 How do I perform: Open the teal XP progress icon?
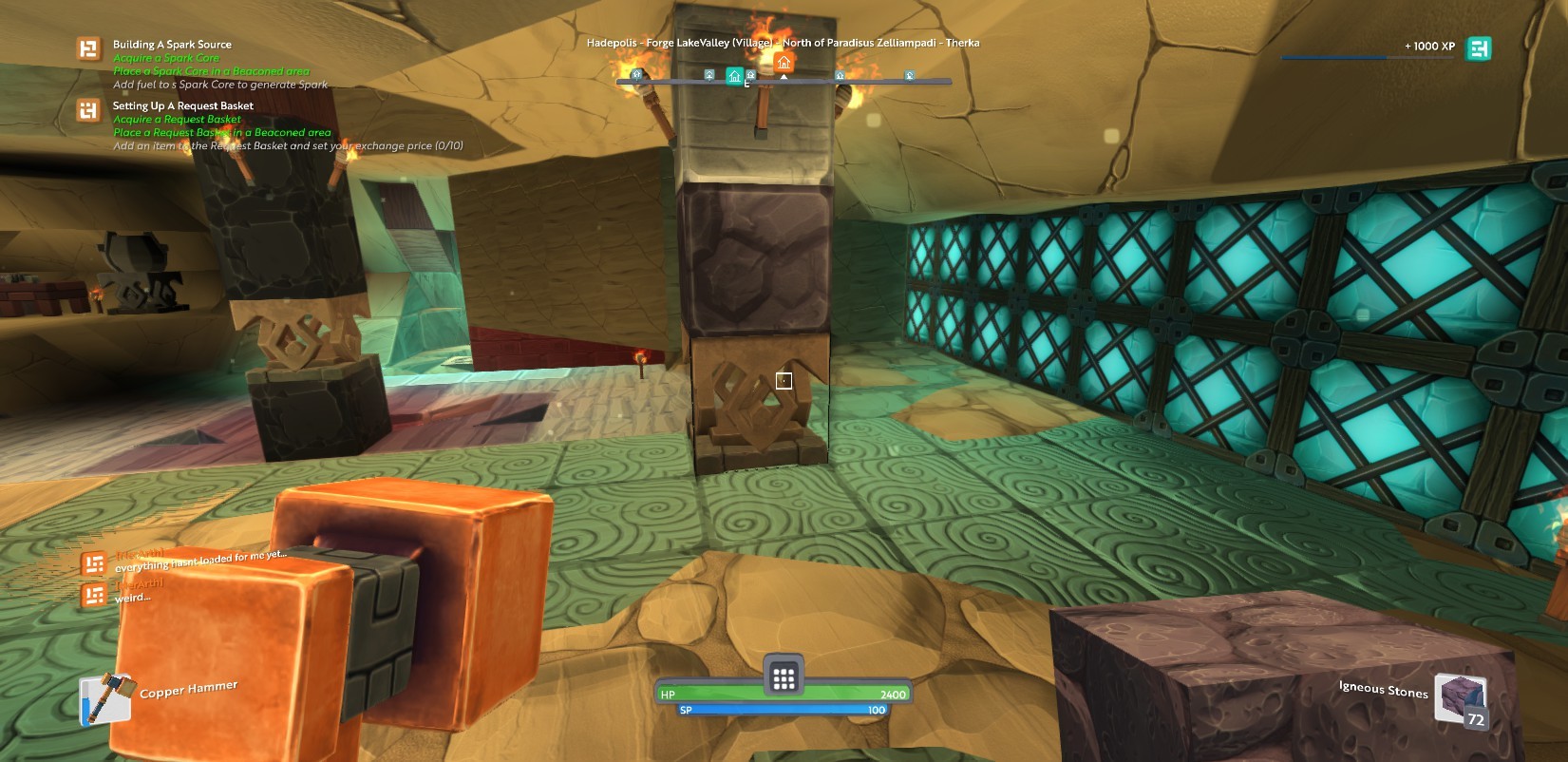1478,48
